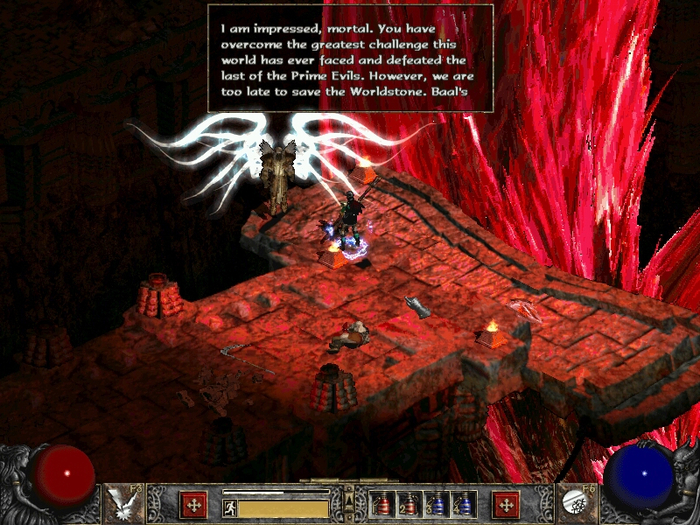Screen dimensions: 700x525
Task: Click the new skill points button
Action: coord(506,503)
